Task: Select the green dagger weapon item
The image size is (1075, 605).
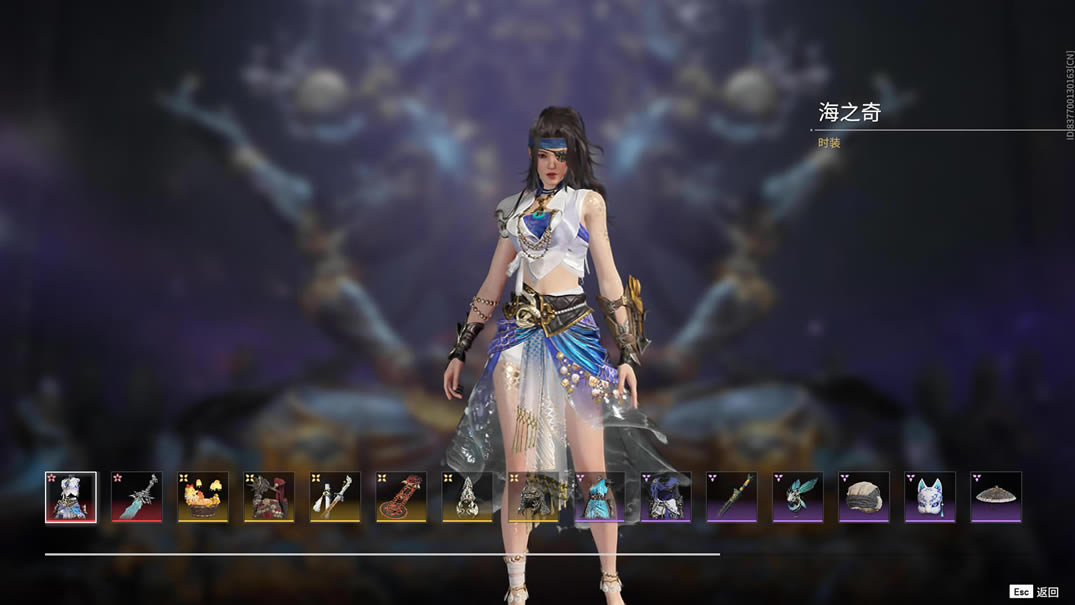Action: [x=731, y=497]
